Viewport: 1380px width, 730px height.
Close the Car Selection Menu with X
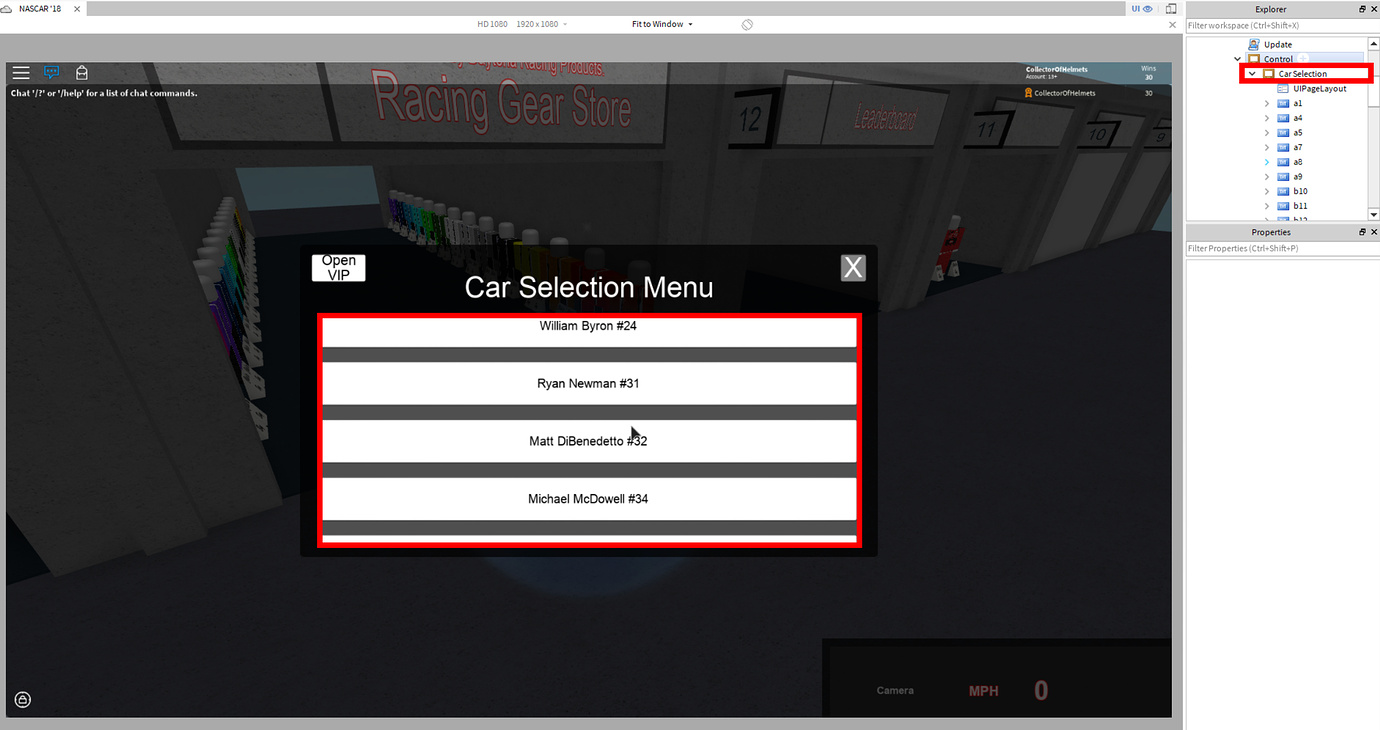pos(853,267)
